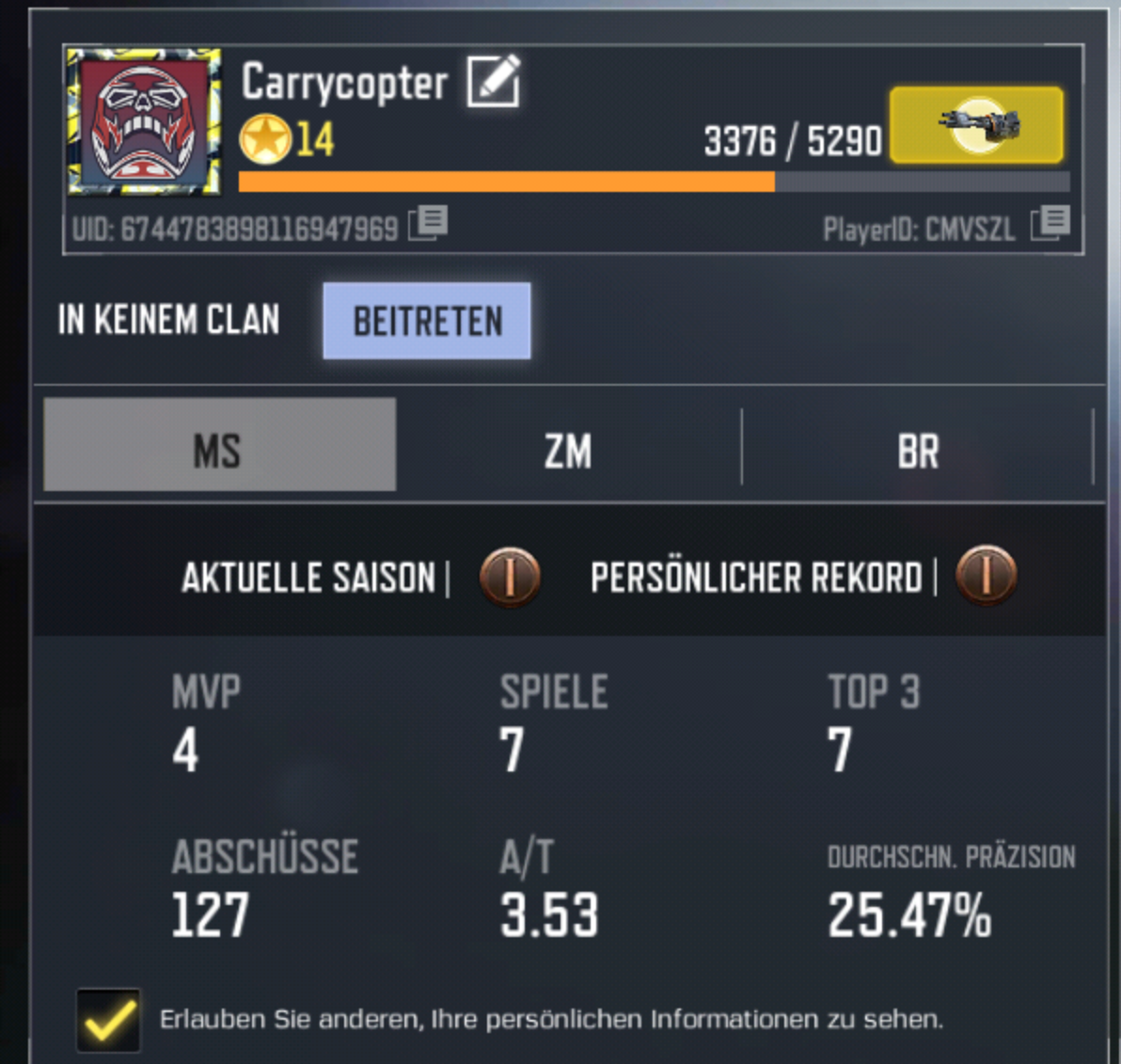Edit the Carrycopter player name
Image resolution: width=1121 pixels, height=1064 pixels.
(x=493, y=81)
